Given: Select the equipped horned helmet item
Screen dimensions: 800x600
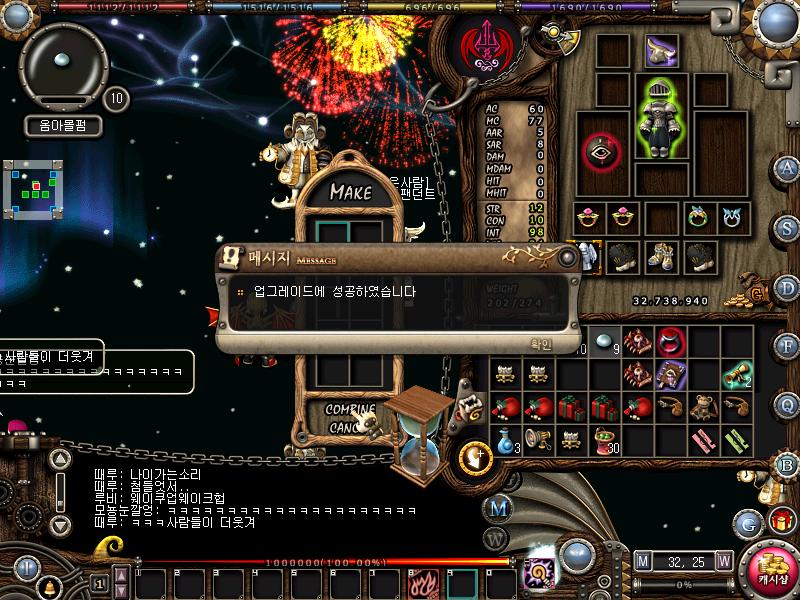Looking at the screenshot, I should (x=661, y=50).
